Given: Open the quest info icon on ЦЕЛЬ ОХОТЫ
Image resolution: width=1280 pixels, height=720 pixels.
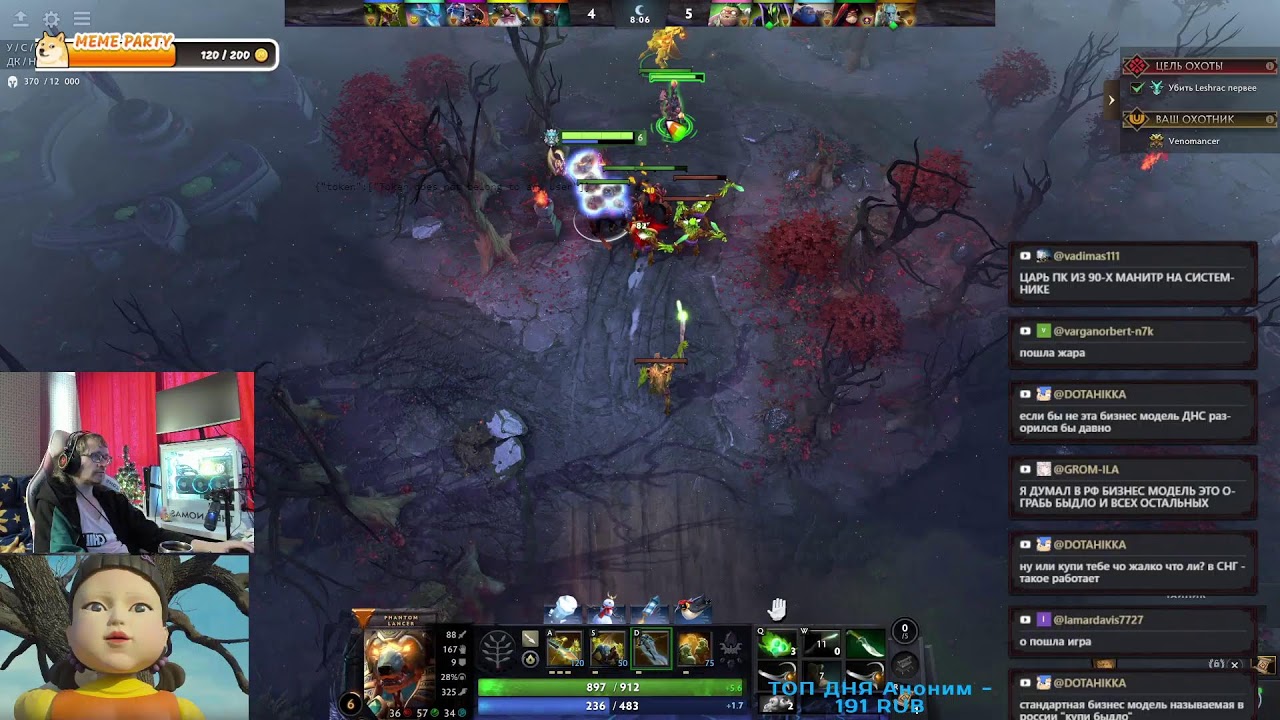Looking at the screenshot, I should click(1270, 66).
